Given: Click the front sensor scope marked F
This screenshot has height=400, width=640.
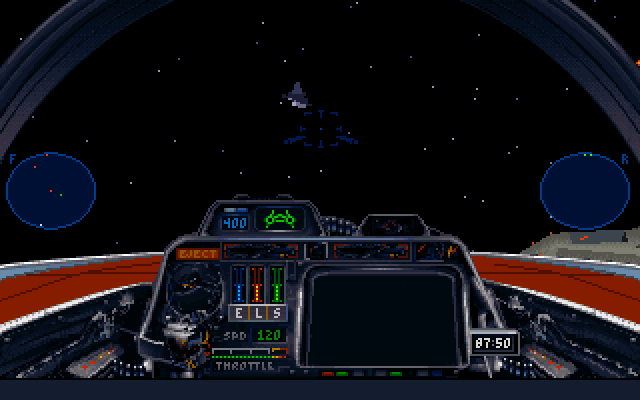Looking at the screenshot, I should (x=51, y=190).
